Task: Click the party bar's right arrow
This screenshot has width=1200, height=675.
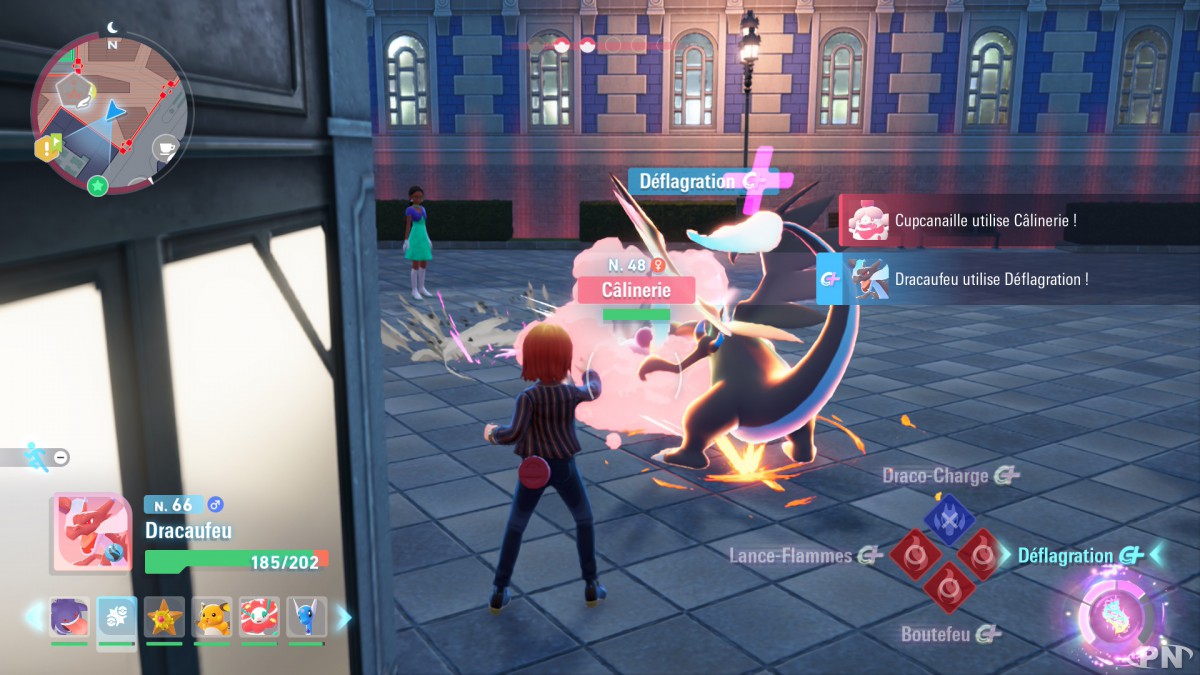Action: click(x=343, y=617)
